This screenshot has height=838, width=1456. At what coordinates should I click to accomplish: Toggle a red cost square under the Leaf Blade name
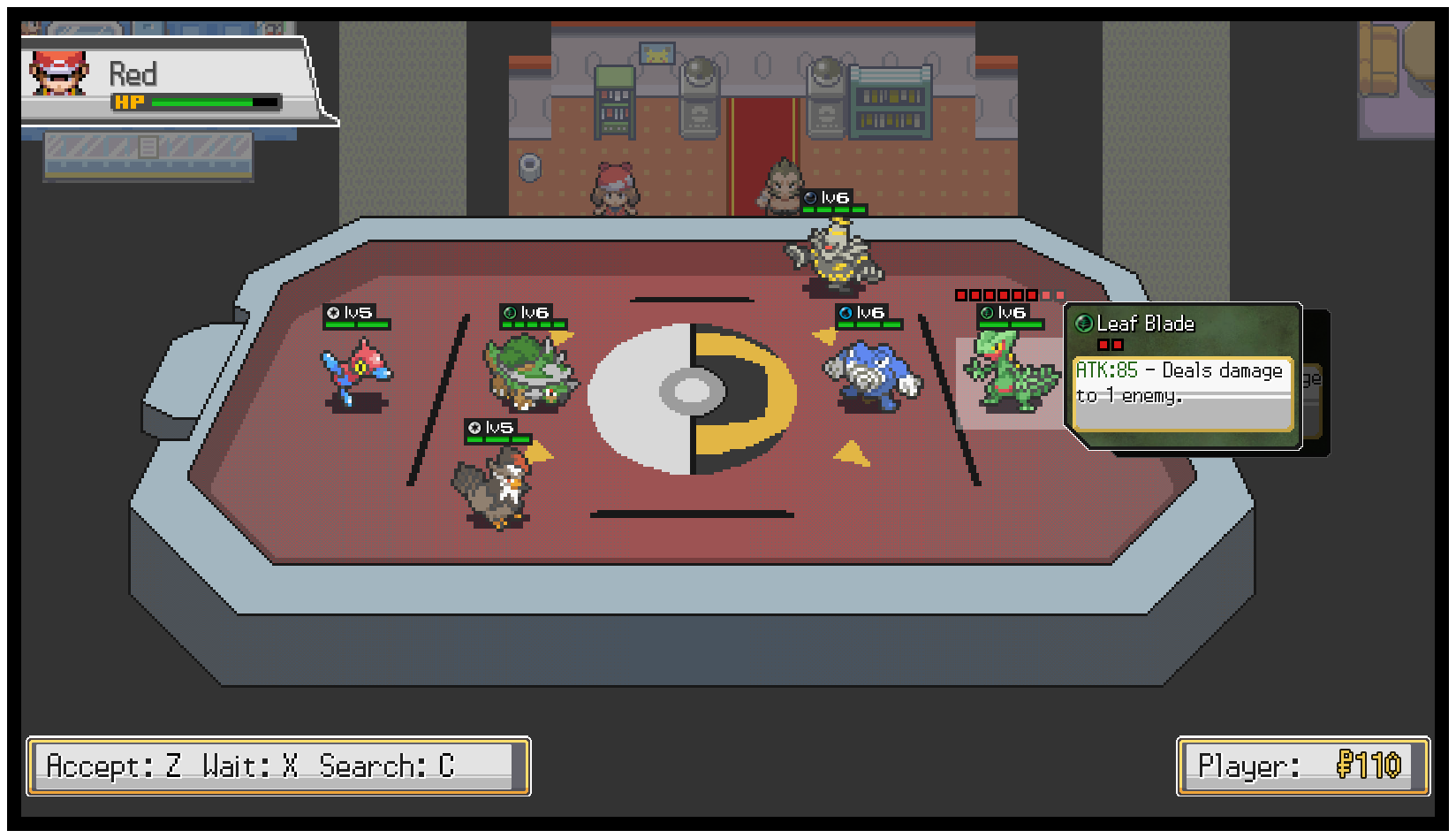(1102, 346)
